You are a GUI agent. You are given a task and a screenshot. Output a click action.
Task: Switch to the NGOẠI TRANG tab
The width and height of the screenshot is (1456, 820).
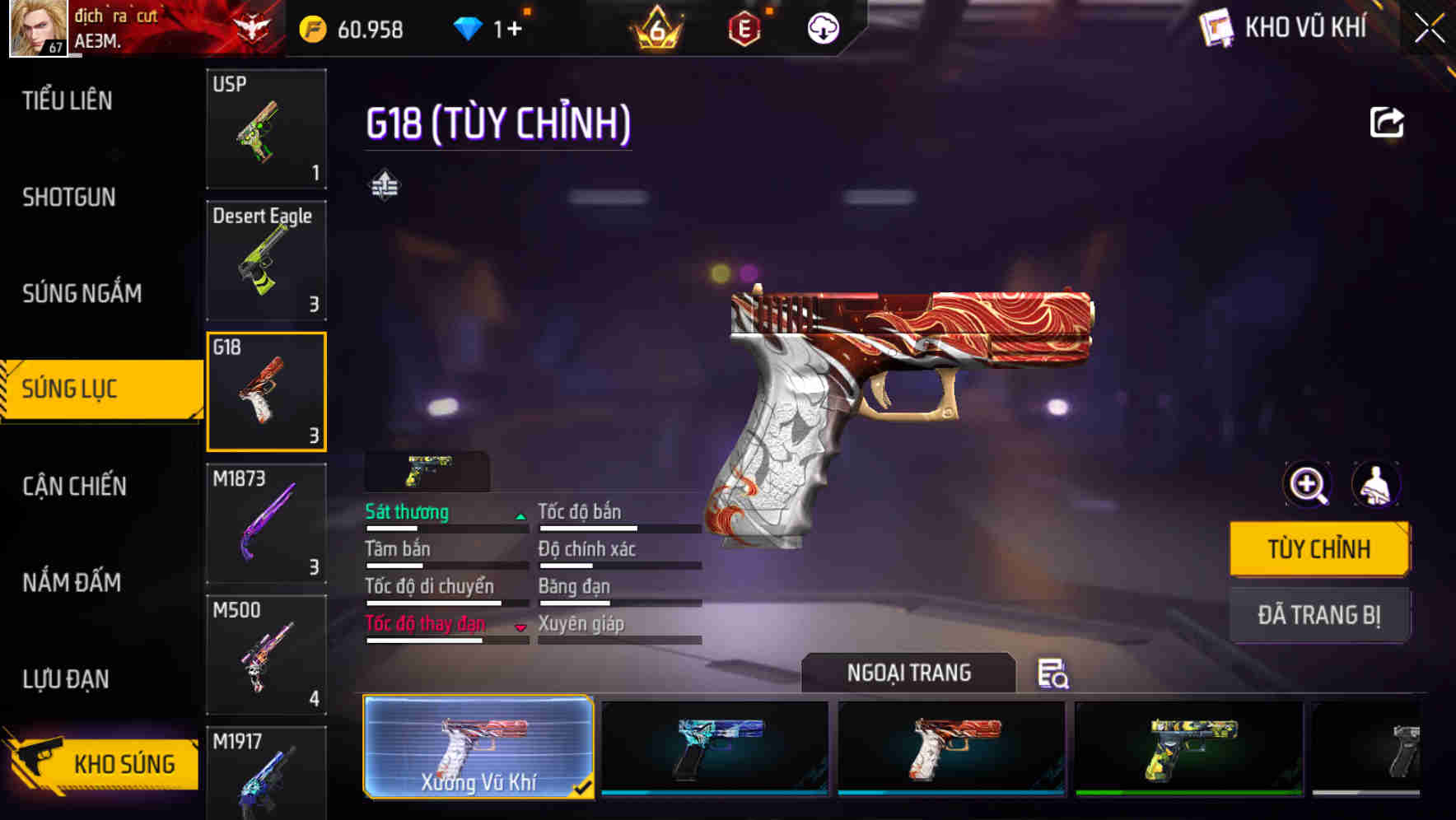pyautogui.click(x=908, y=673)
